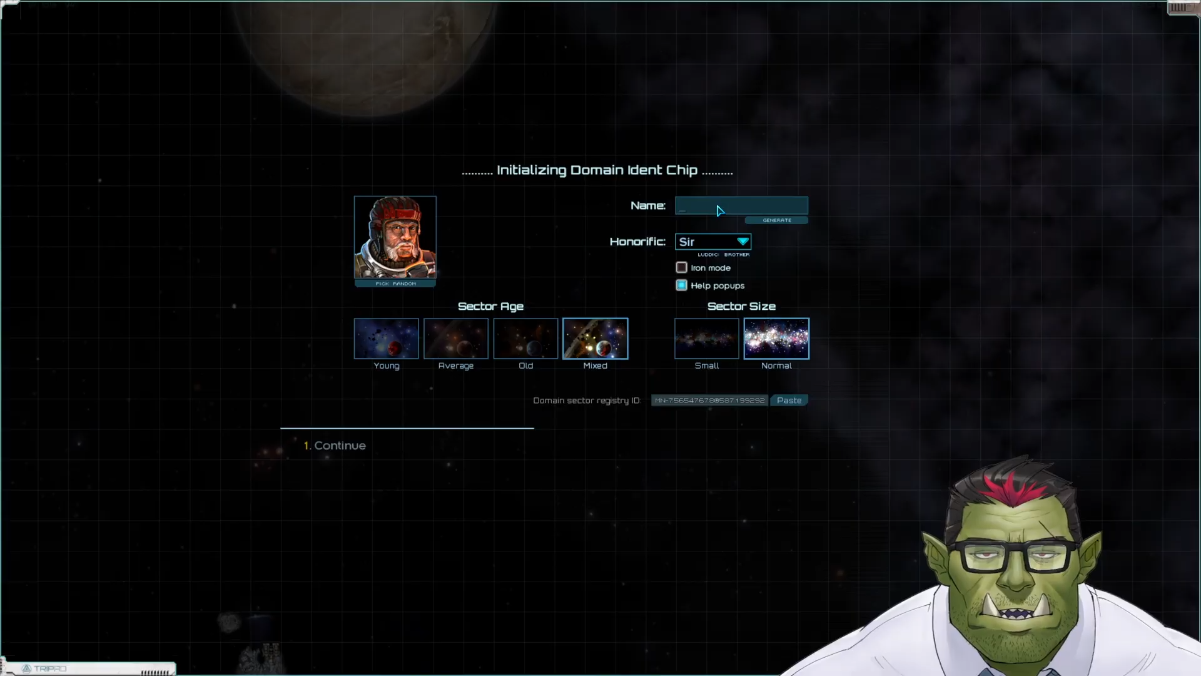Paste a sector registry ID
Screen dimensions: 1201x676
point(789,400)
